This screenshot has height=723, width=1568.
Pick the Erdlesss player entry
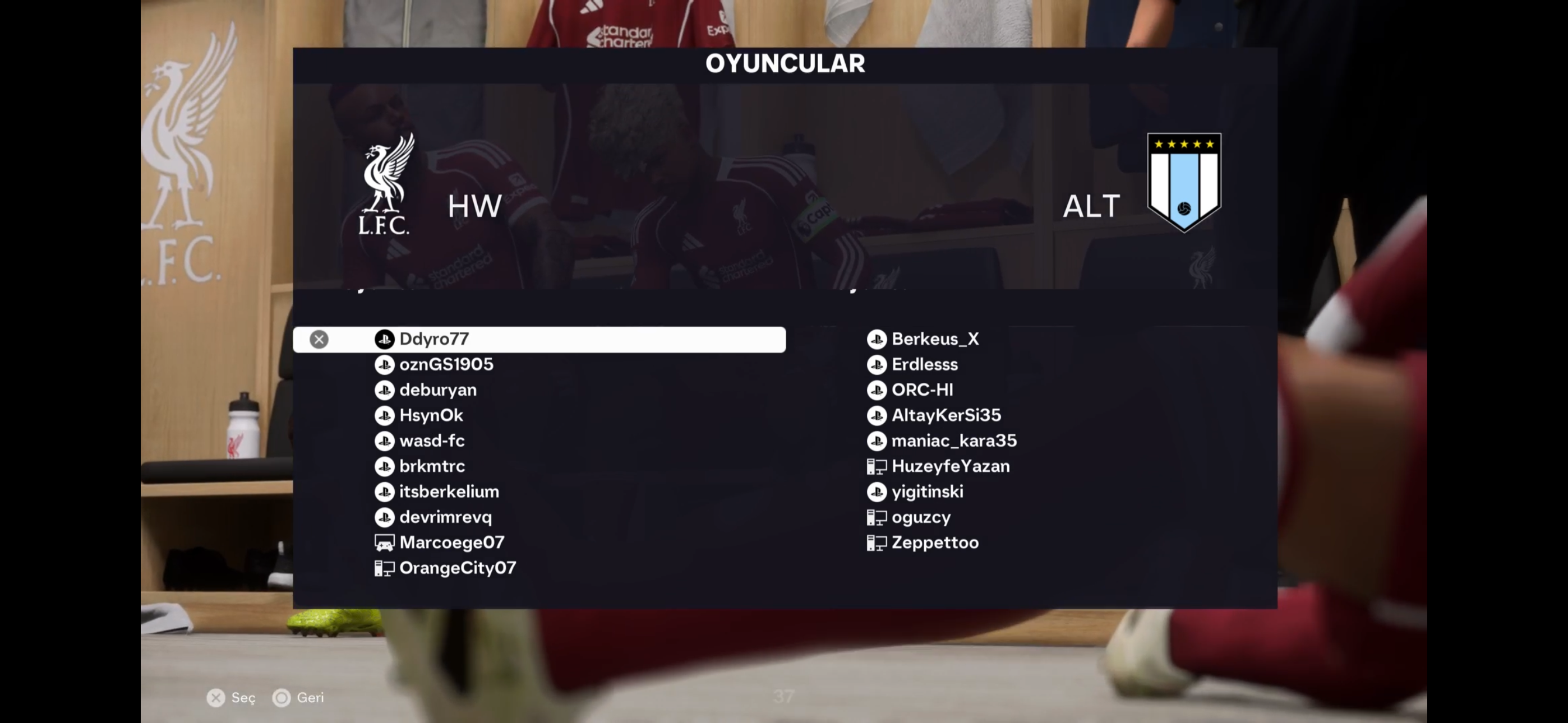[x=924, y=364]
